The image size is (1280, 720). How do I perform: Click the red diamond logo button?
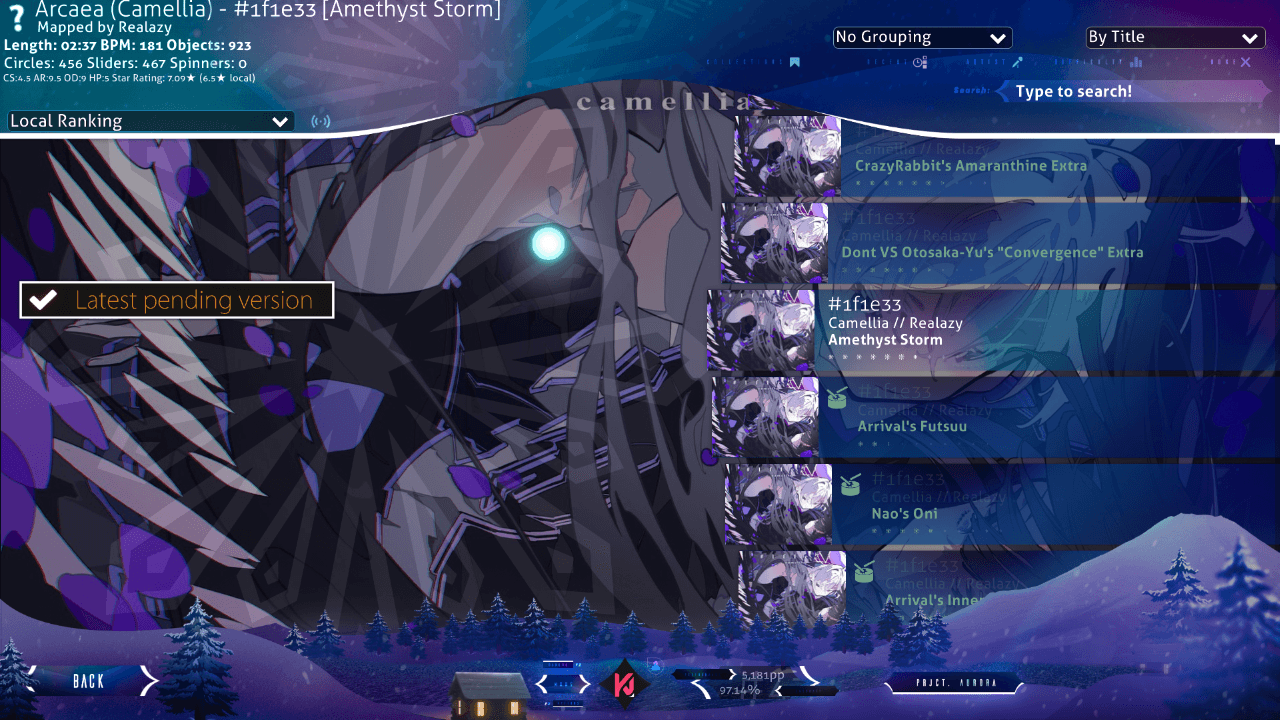[625, 684]
